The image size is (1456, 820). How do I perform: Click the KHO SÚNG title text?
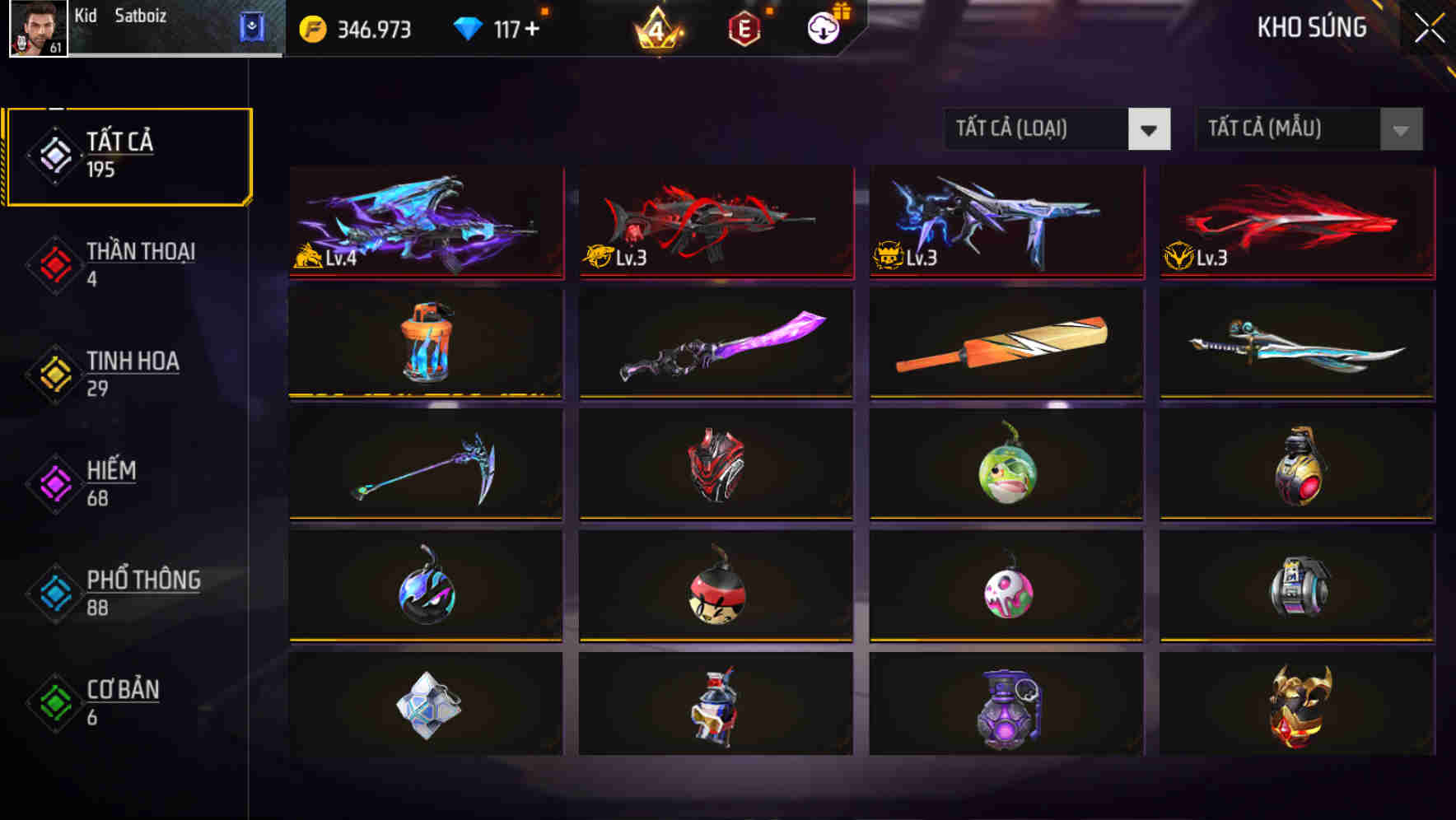[x=1312, y=27]
